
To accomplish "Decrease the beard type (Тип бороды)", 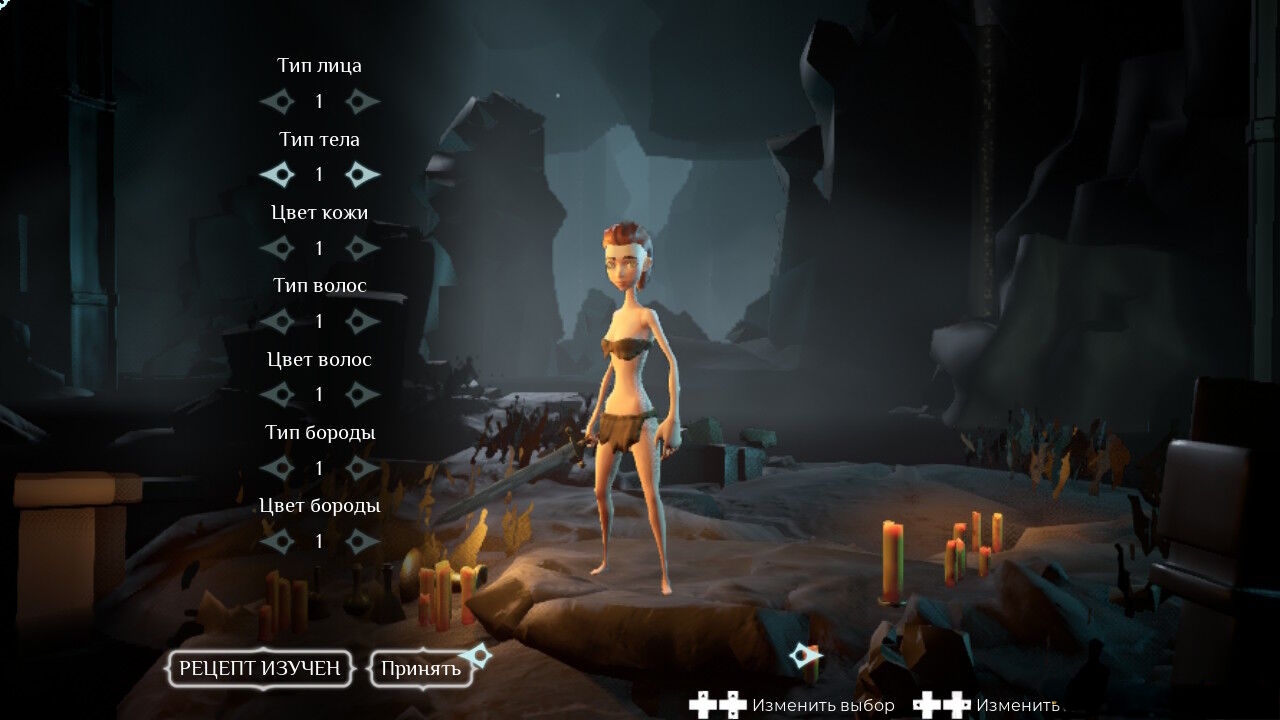I will [x=277, y=468].
